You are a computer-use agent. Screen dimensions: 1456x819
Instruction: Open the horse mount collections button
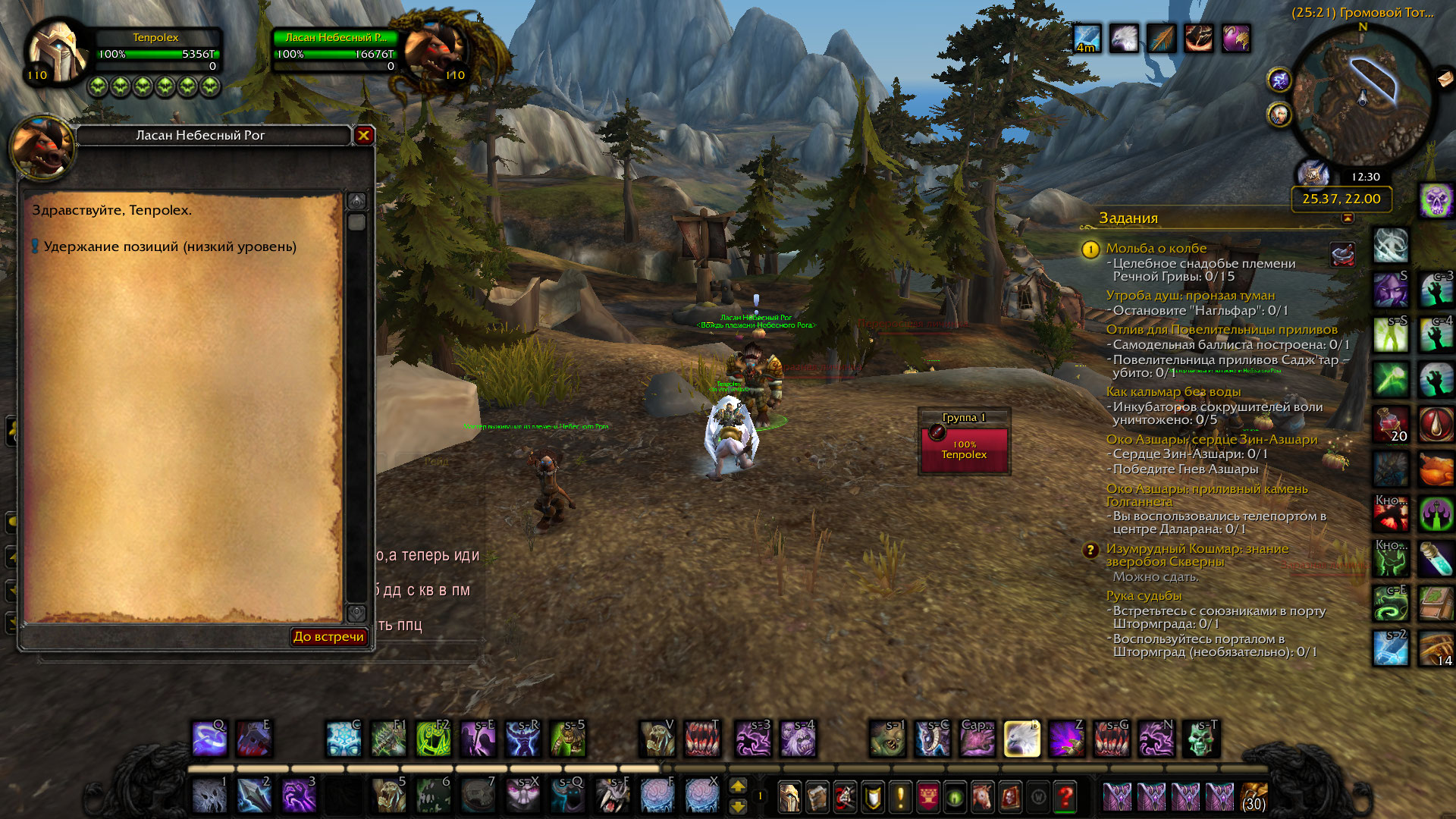click(x=982, y=796)
